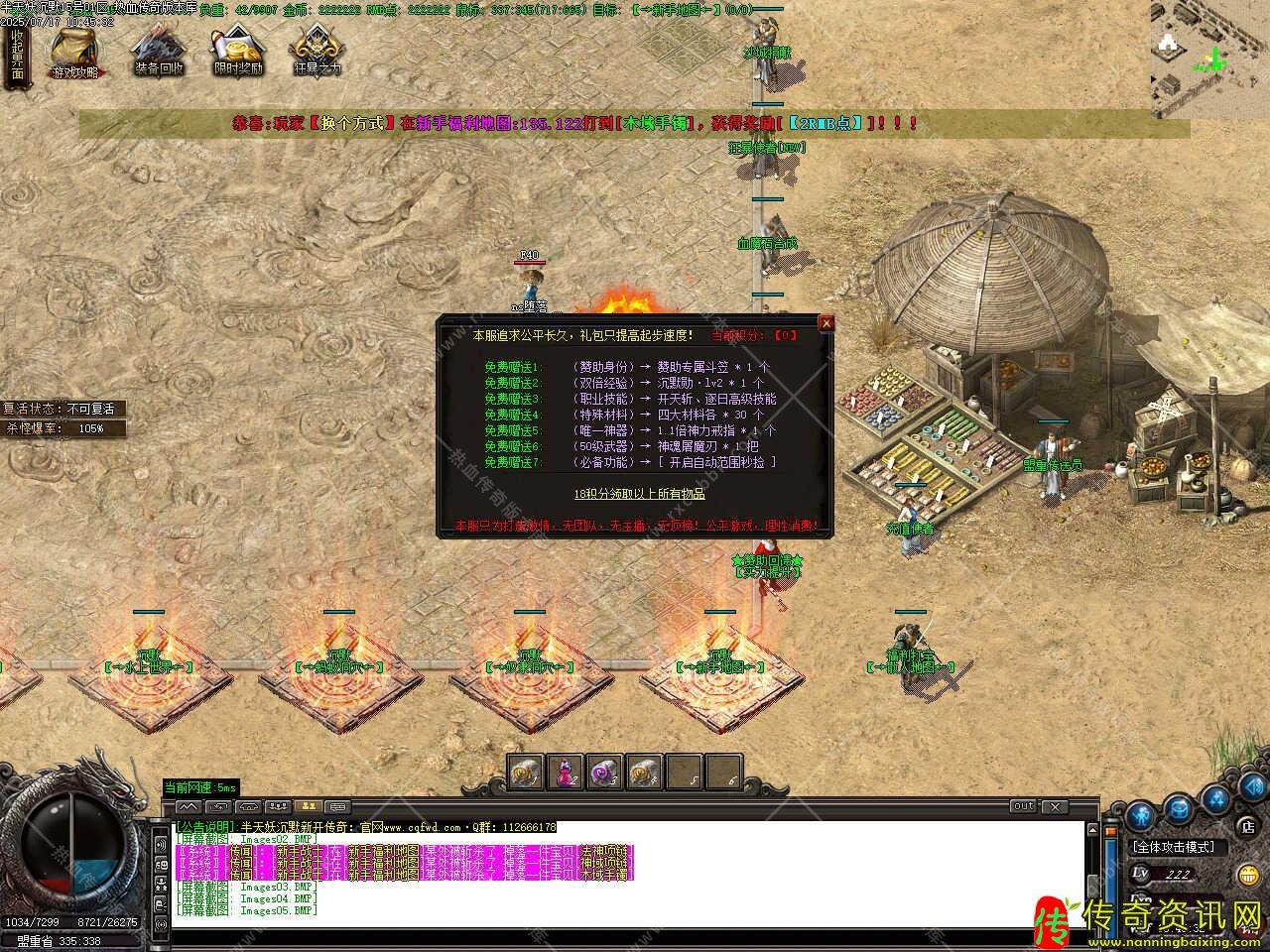Open the 限时奖励 timed rewards icon
The width and height of the screenshot is (1270, 952).
pos(238,52)
